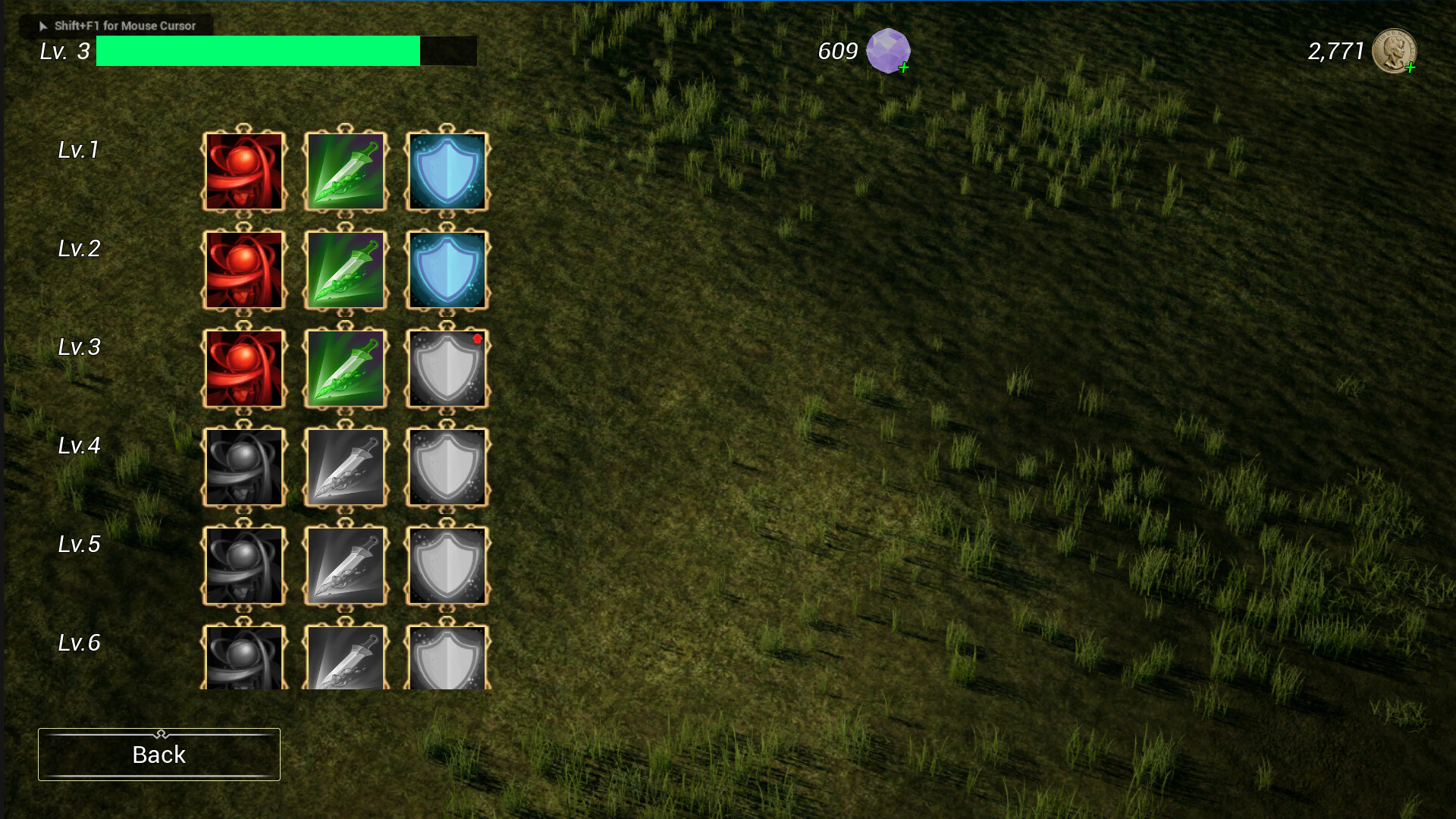The width and height of the screenshot is (1456, 819).
Task: Click the Lv.3 green sword skill
Action: point(345,369)
